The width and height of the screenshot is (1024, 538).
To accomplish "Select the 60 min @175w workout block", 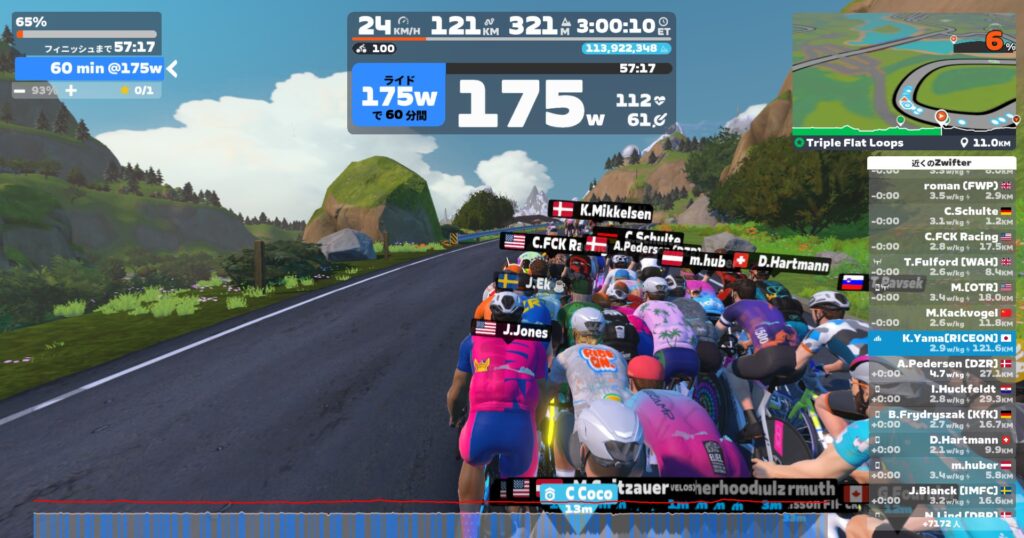I will coord(90,68).
